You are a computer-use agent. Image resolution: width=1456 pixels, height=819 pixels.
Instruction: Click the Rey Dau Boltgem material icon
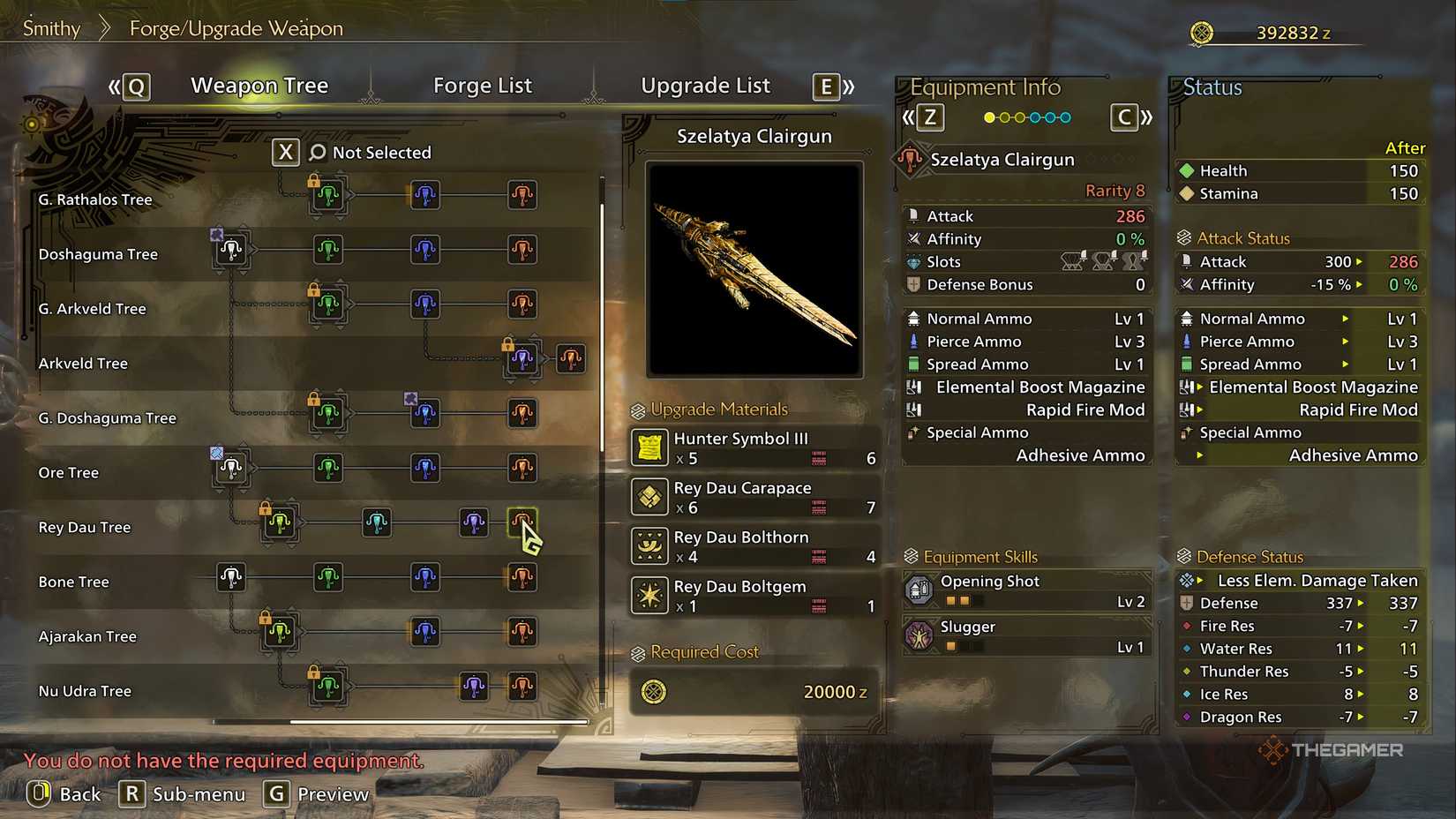click(x=649, y=595)
